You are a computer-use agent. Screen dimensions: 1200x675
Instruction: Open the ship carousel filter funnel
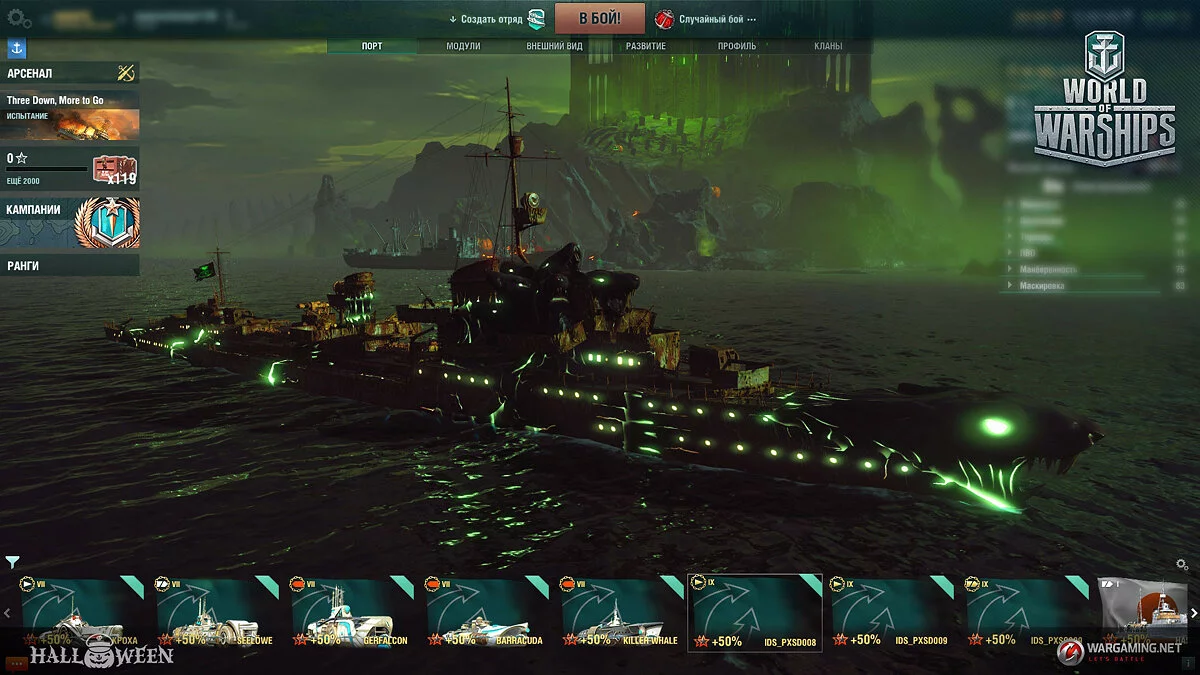12,562
